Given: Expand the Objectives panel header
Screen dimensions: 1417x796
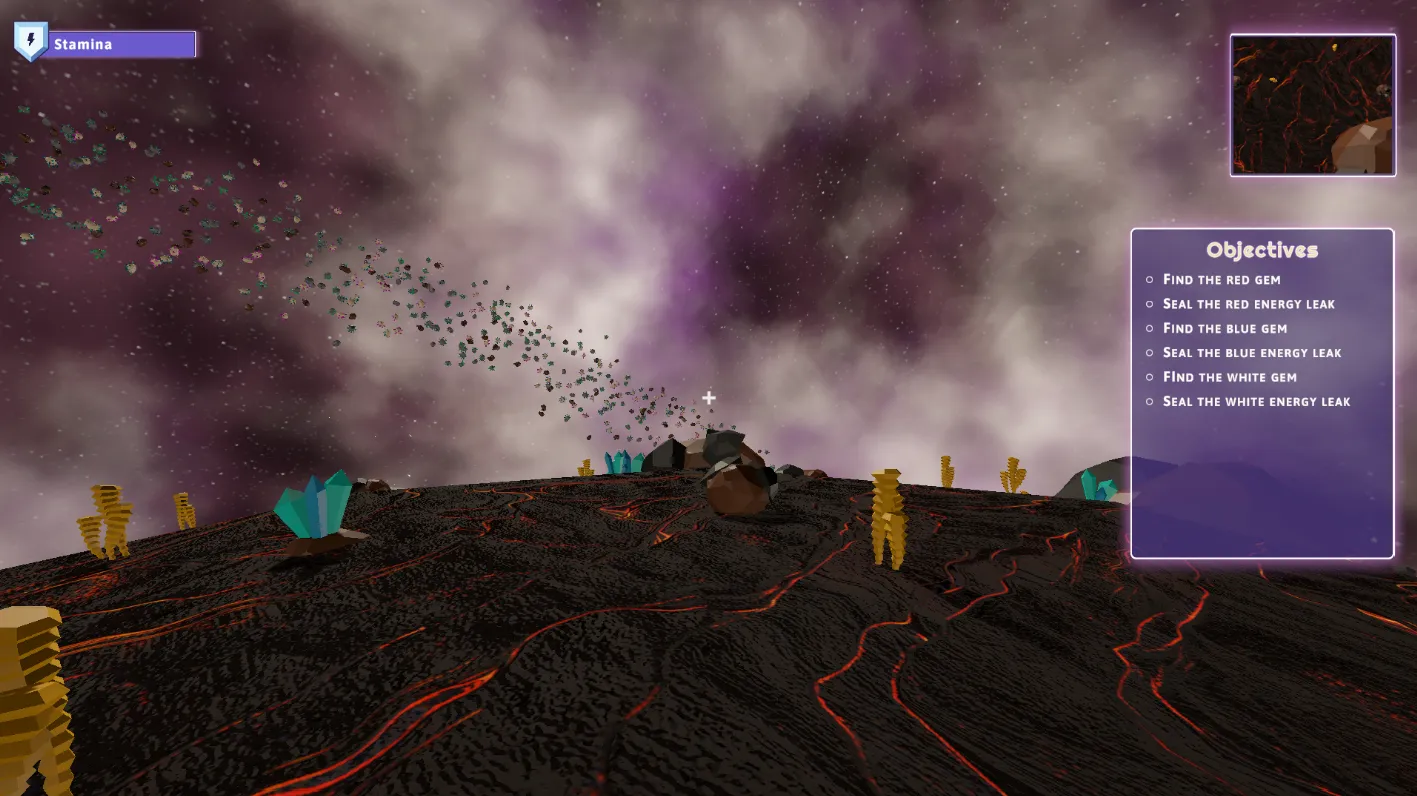Looking at the screenshot, I should (x=1262, y=249).
